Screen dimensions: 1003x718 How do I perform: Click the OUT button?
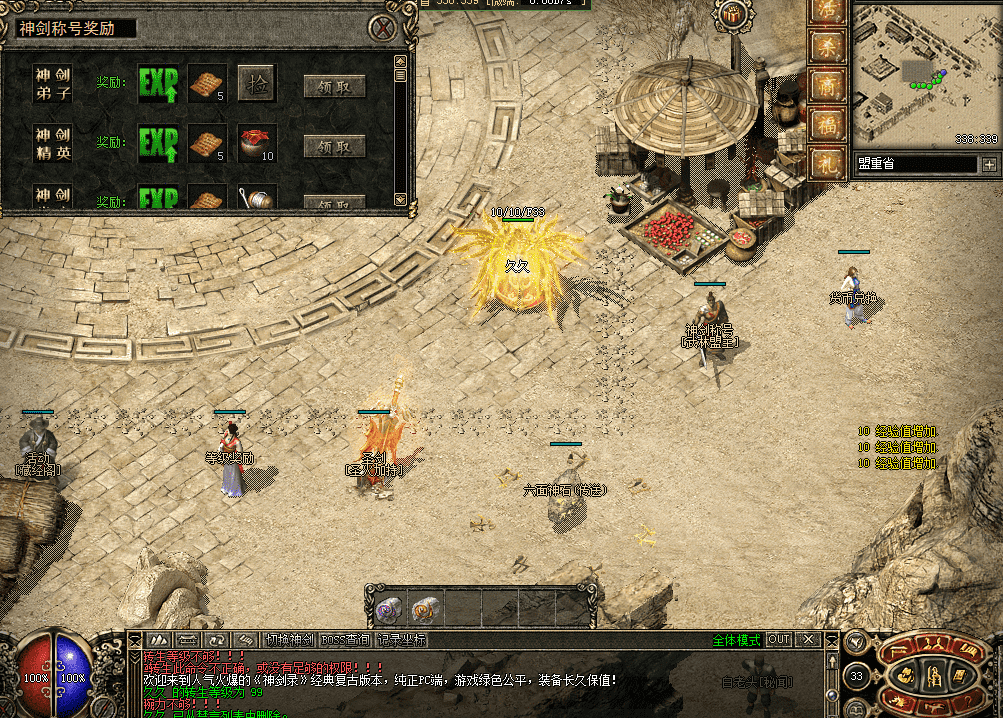(779, 640)
